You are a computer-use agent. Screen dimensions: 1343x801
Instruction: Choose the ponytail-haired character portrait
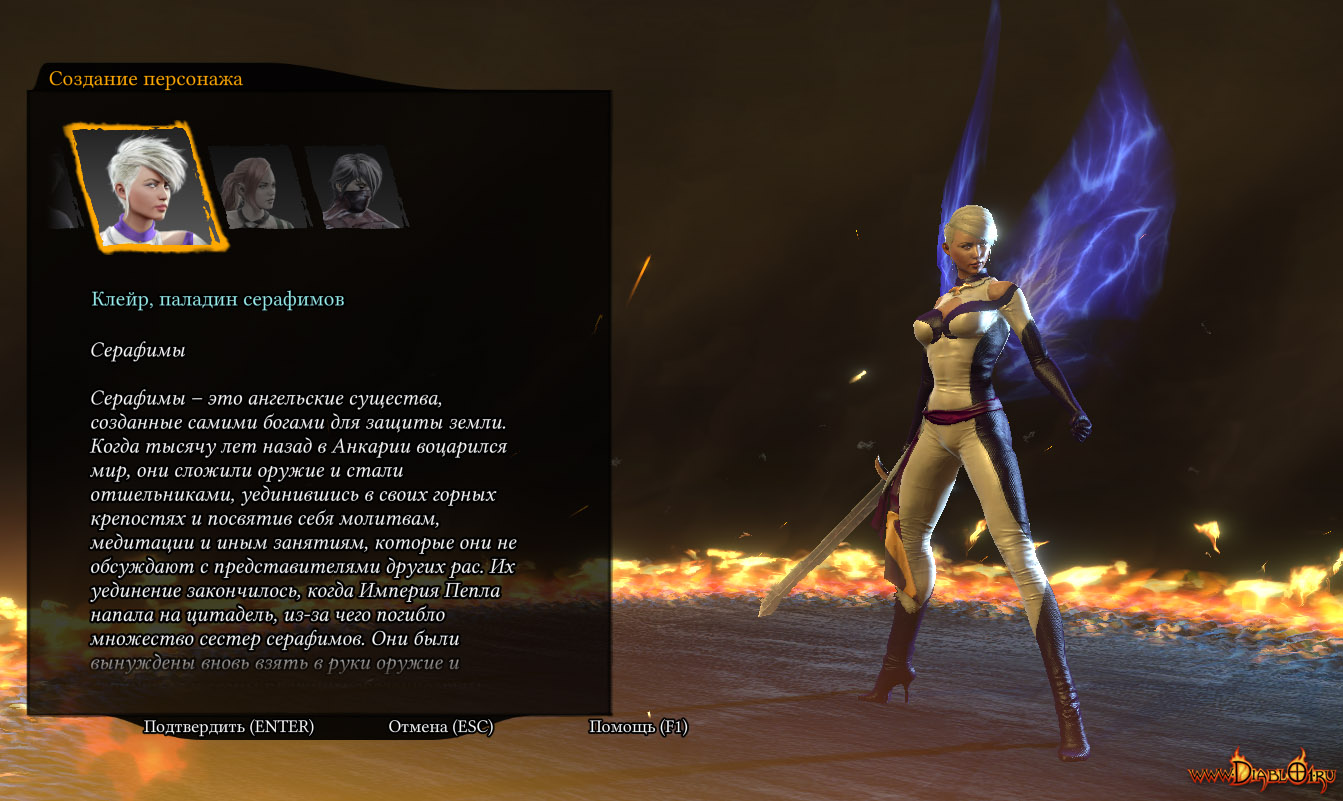click(x=254, y=187)
